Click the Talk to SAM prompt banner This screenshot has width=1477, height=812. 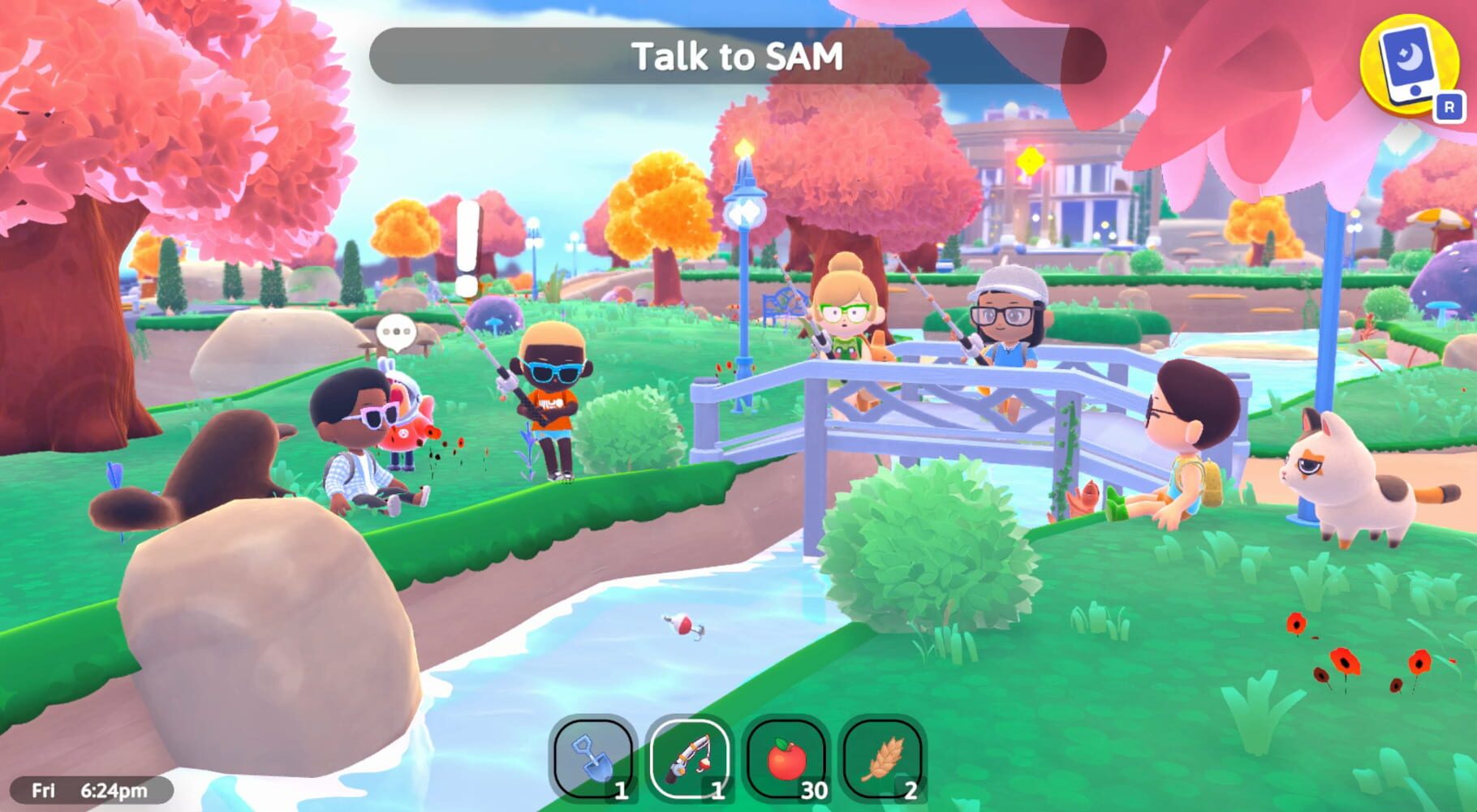(x=738, y=55)
